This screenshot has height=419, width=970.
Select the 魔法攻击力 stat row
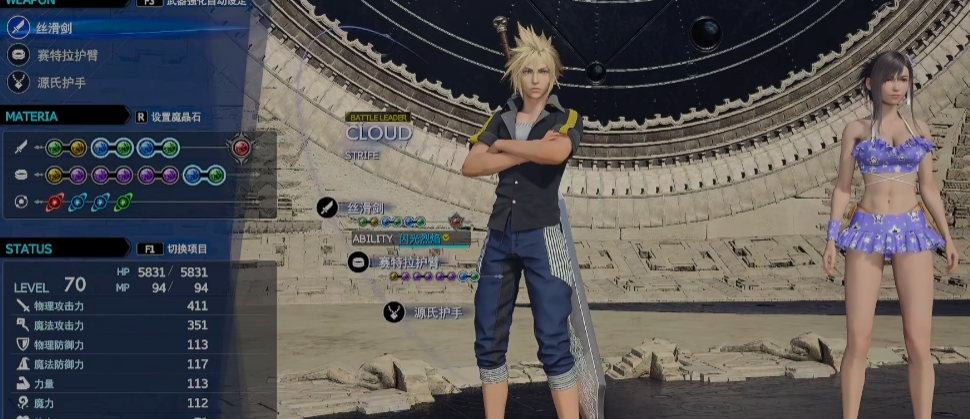110,325
